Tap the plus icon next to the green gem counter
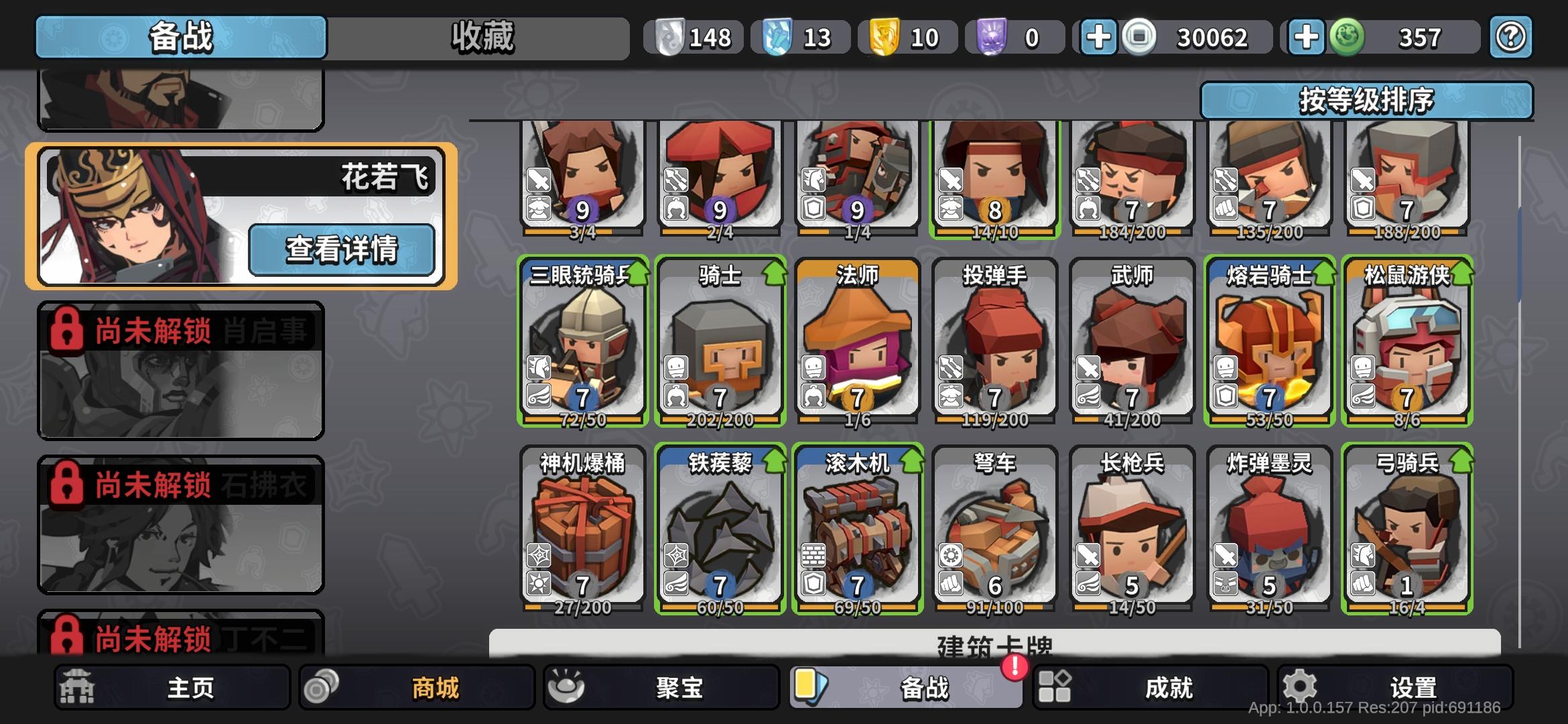 pyautogui.click(x=1305, y=38)
